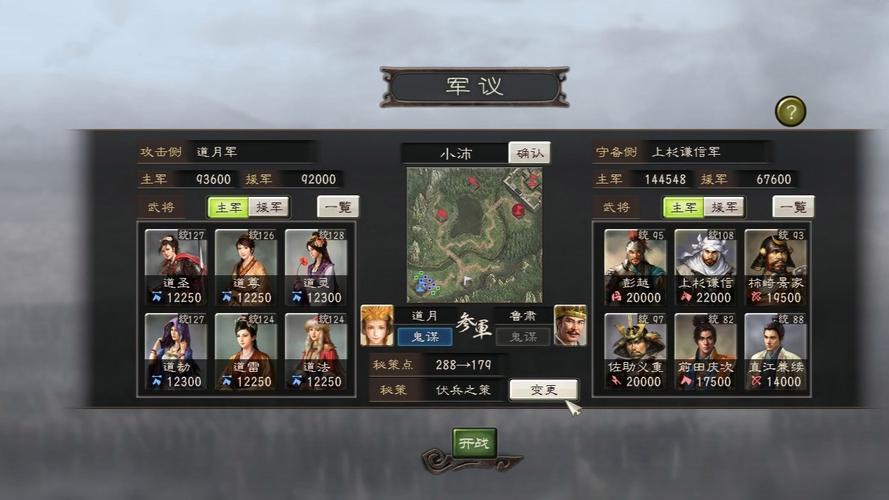
Task: Choose the officer card for 道灵
Action: 316,267
